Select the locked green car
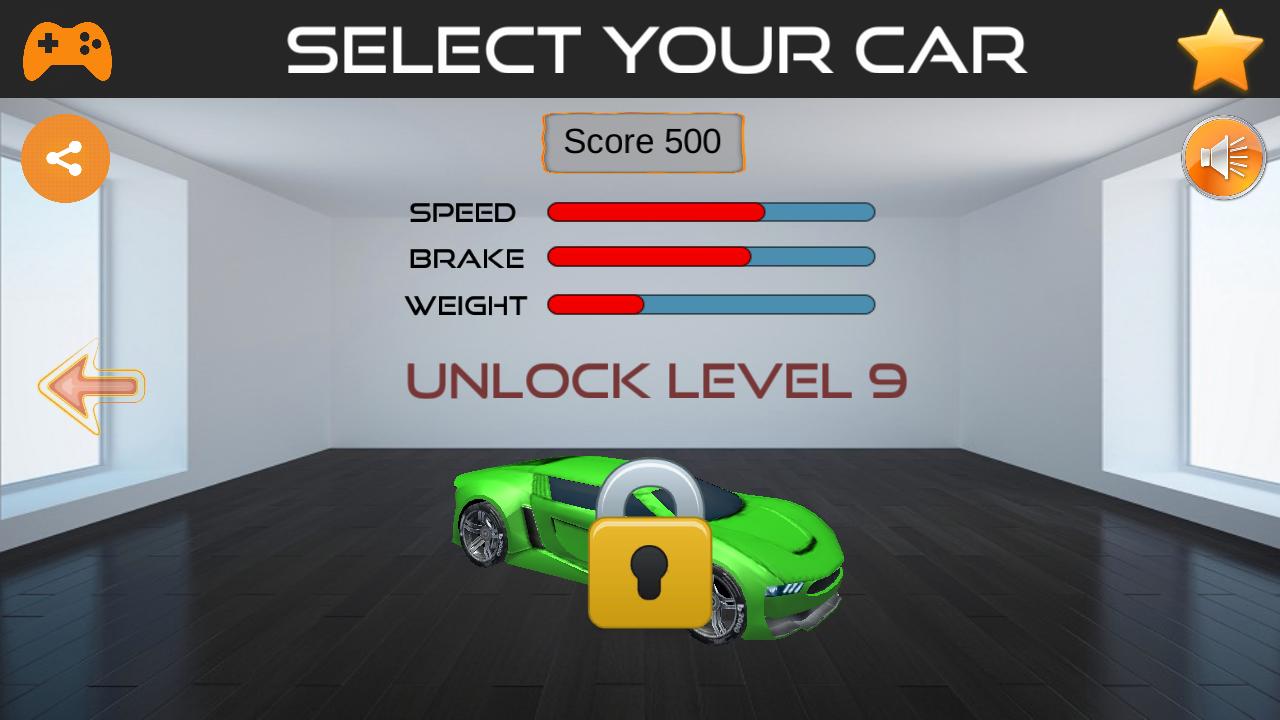Image resolution: width=1280 pixels, height=720 pixels. pyautogui.click(x=648, y=548)
